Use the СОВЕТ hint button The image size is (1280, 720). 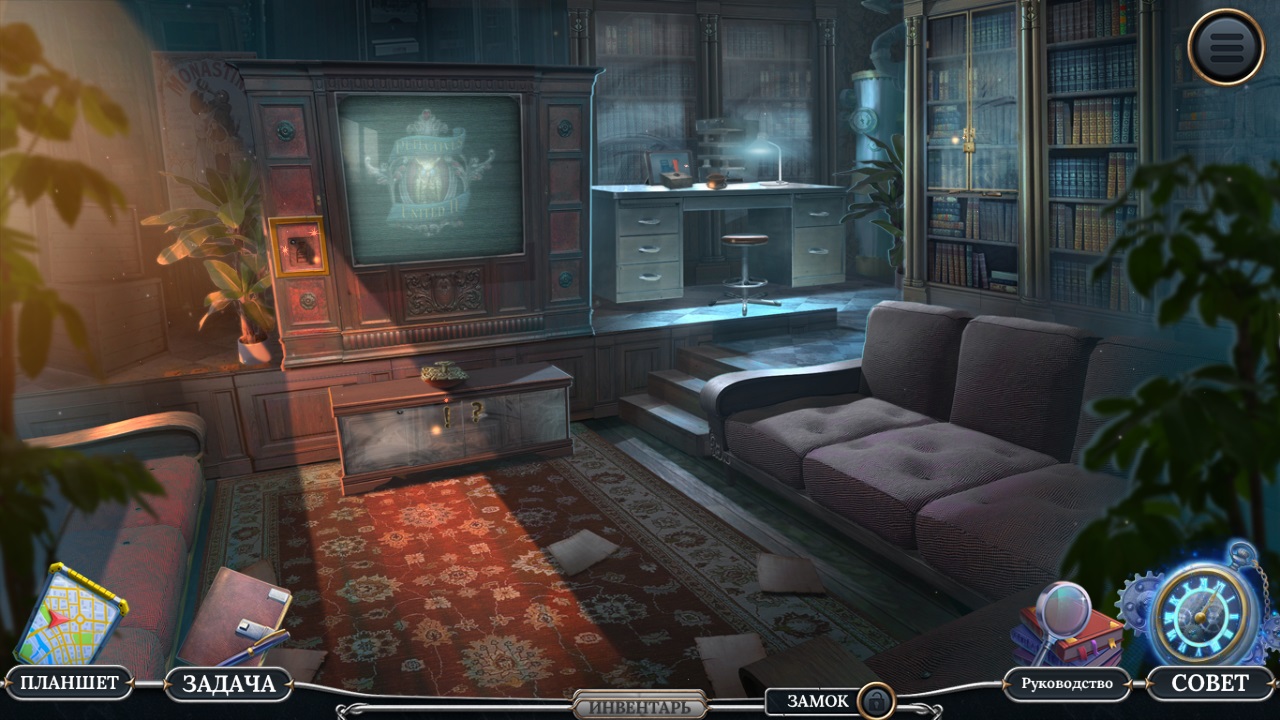click(1209, 684)
